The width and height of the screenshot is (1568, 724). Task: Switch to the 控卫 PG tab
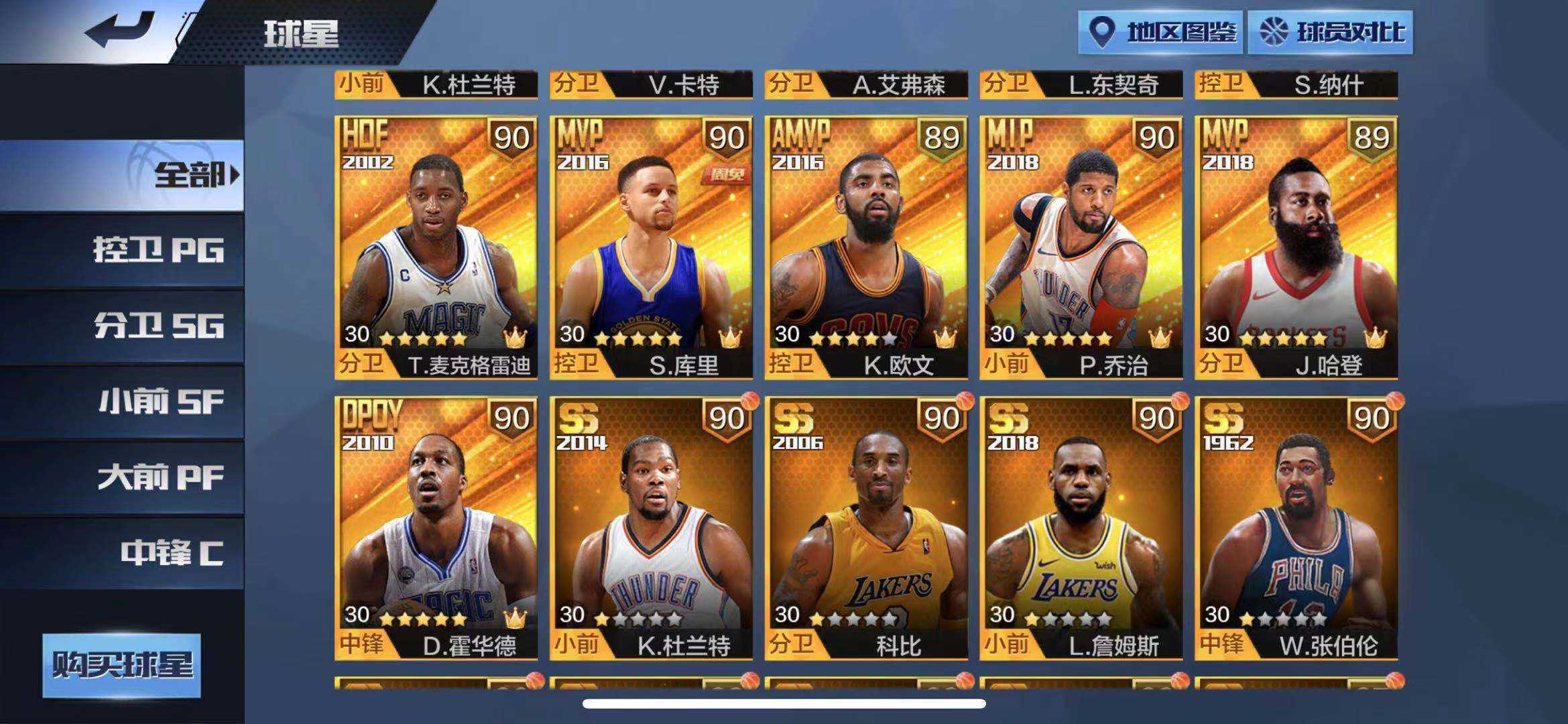tap(162, 250)
